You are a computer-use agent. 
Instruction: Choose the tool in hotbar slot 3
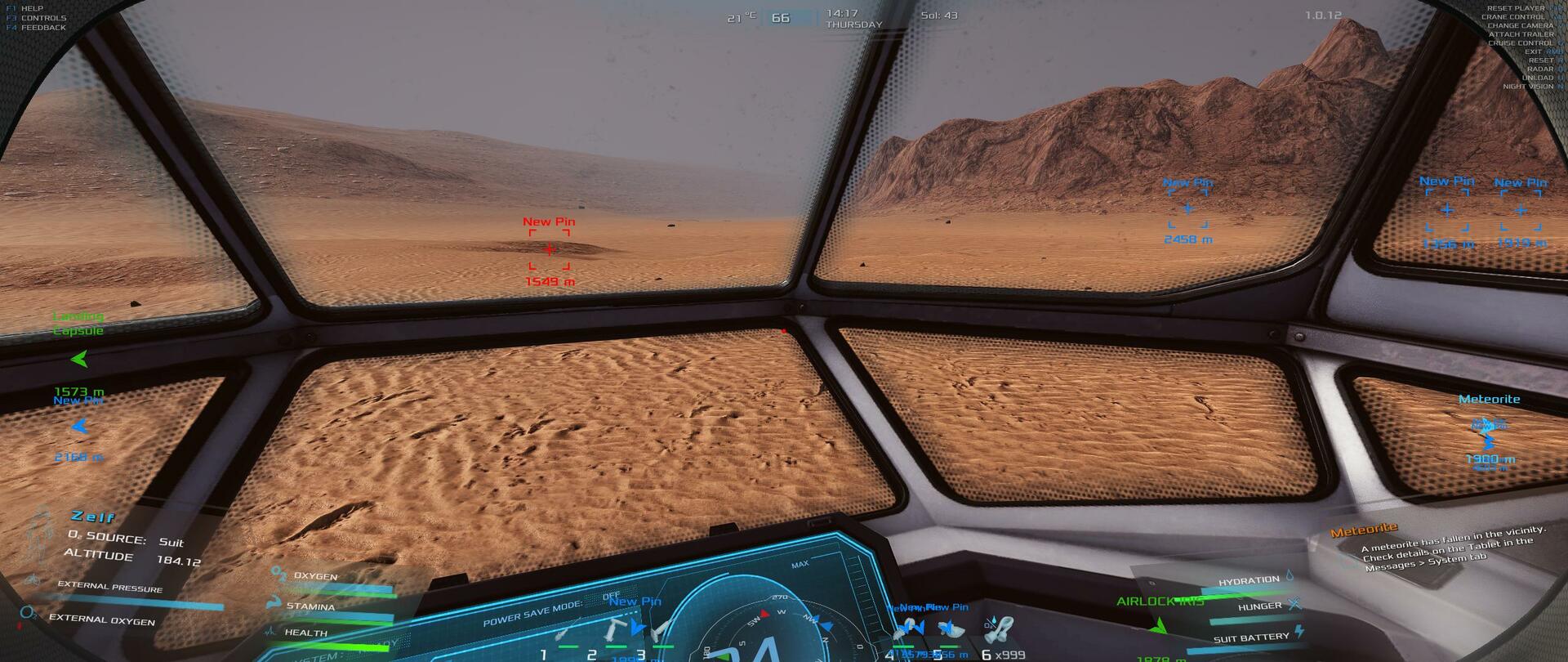click(661, 630)
